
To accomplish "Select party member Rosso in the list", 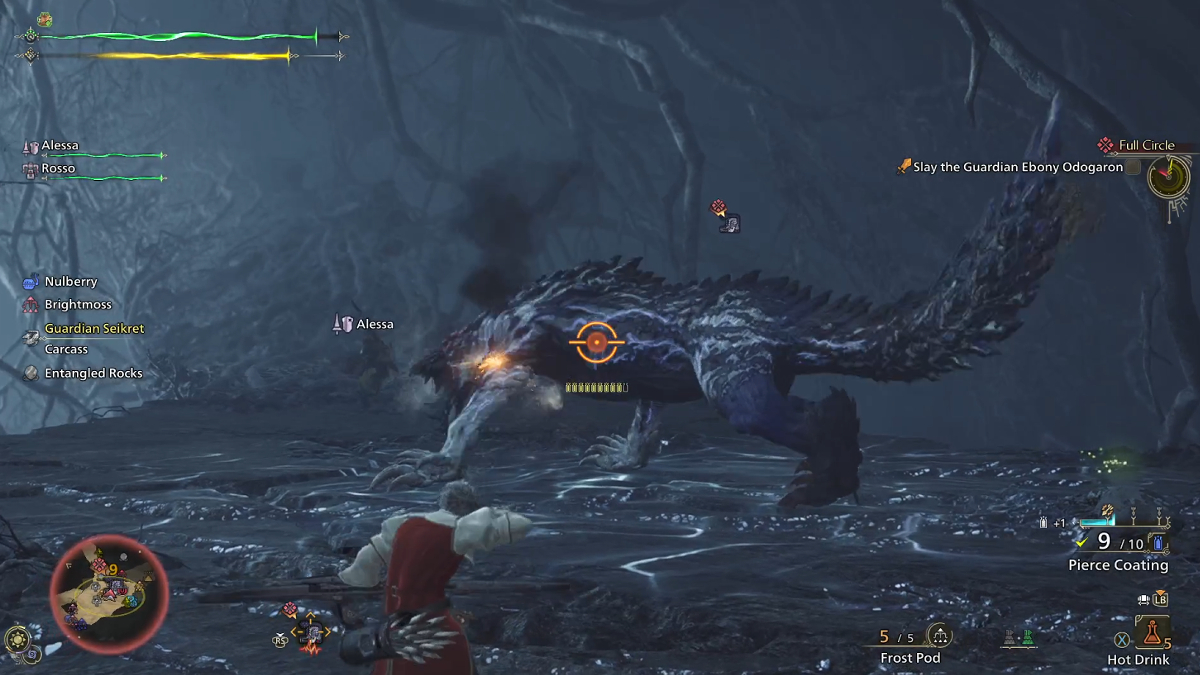I will (x=58, y=169).
